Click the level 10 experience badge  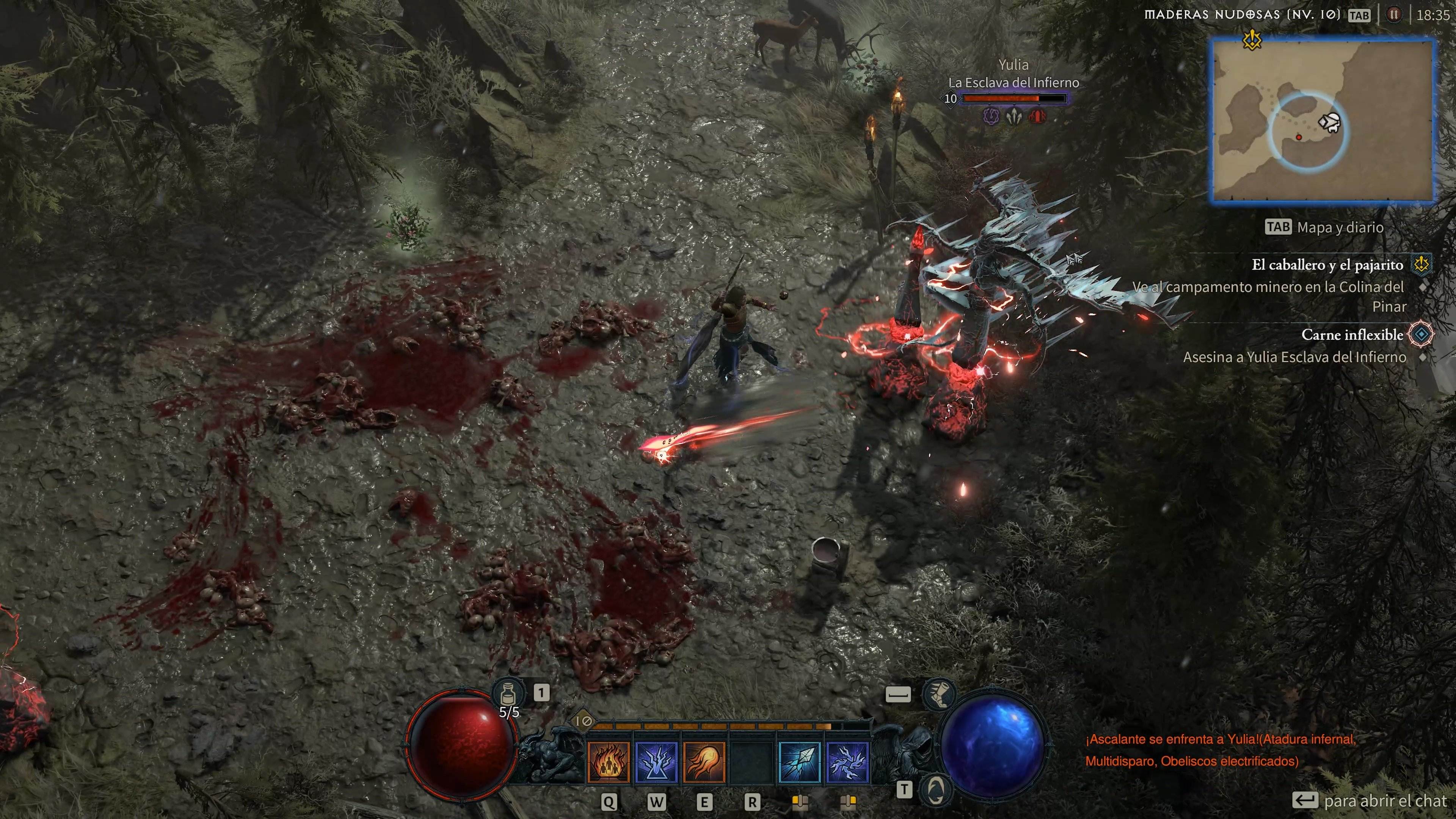[x=583, y=721]
